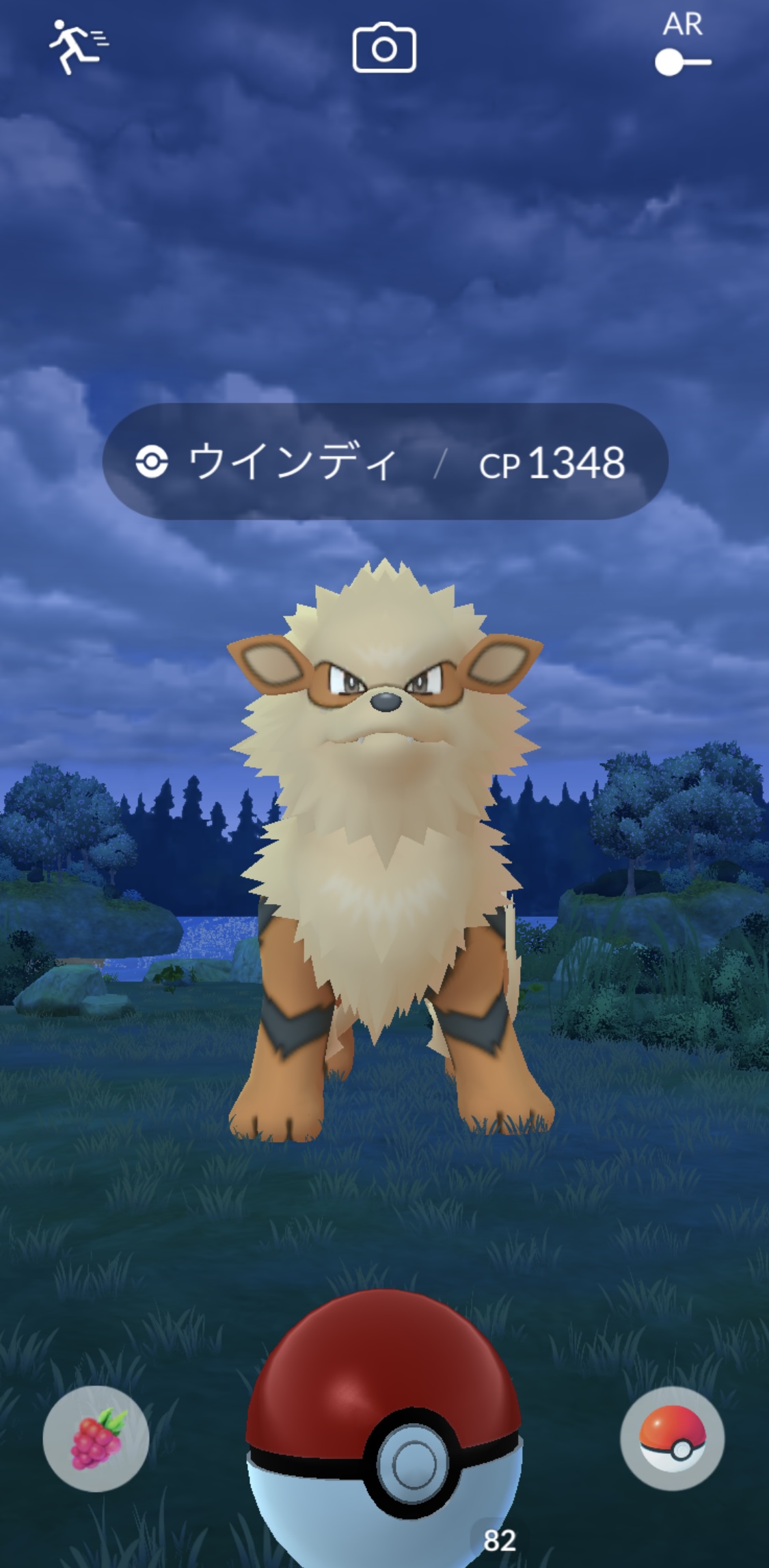Open the Poké Ball type selector button
This screenshot has height=1568, width=769.
click(x=672, y=1437)
